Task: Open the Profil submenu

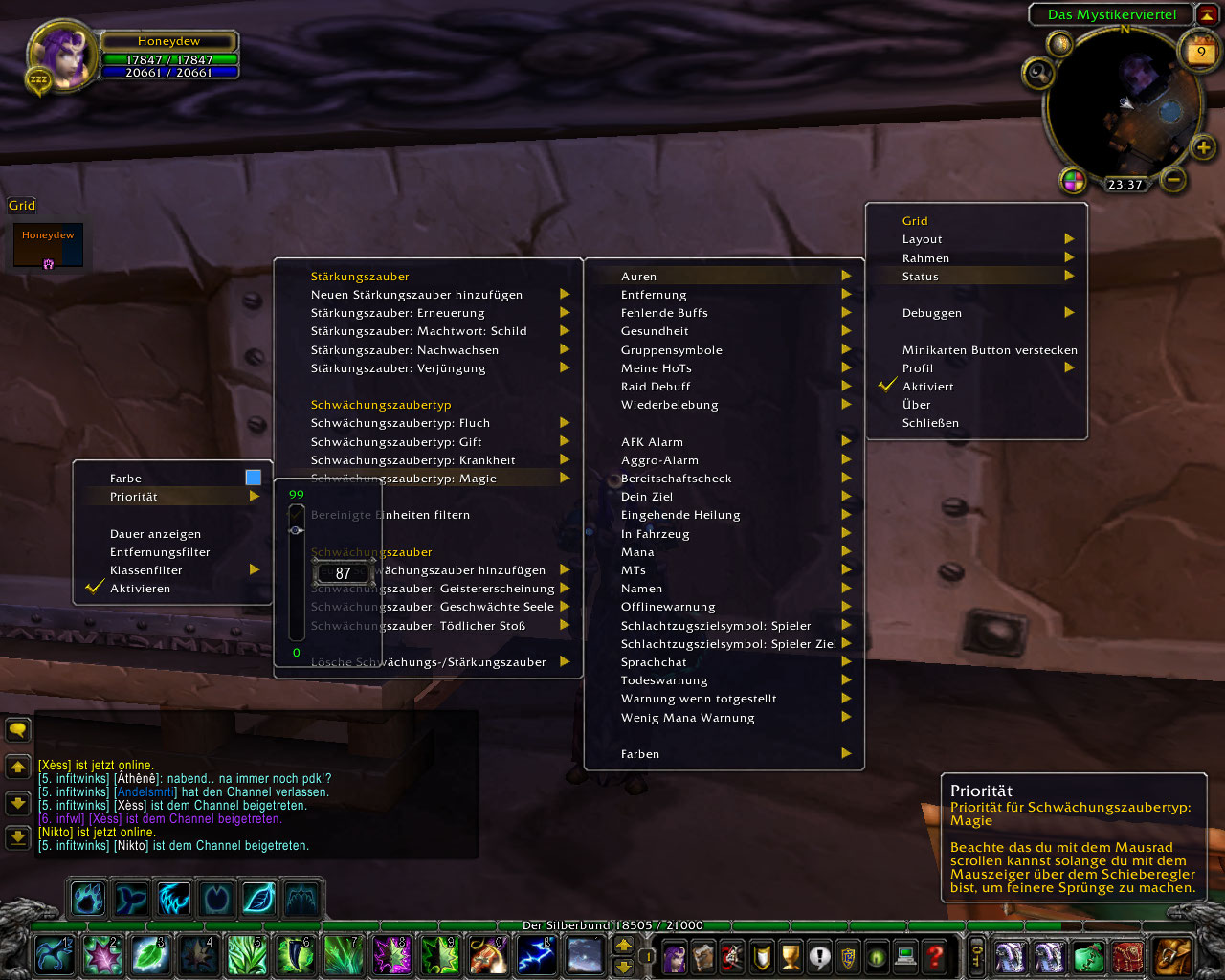Action: pos(918,368)
